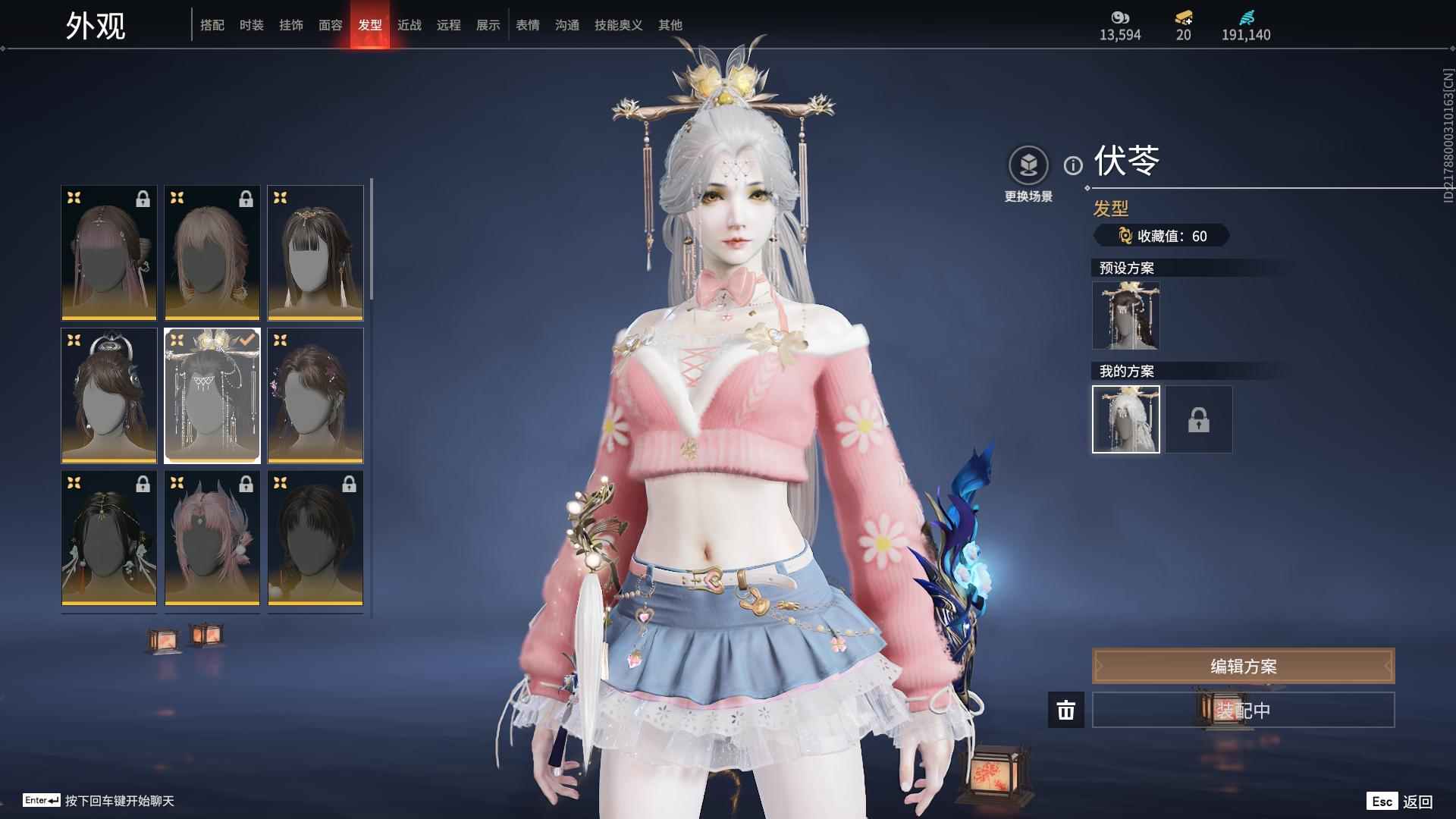Delete scheme with the trash can icon

[x=1066, y=710]
